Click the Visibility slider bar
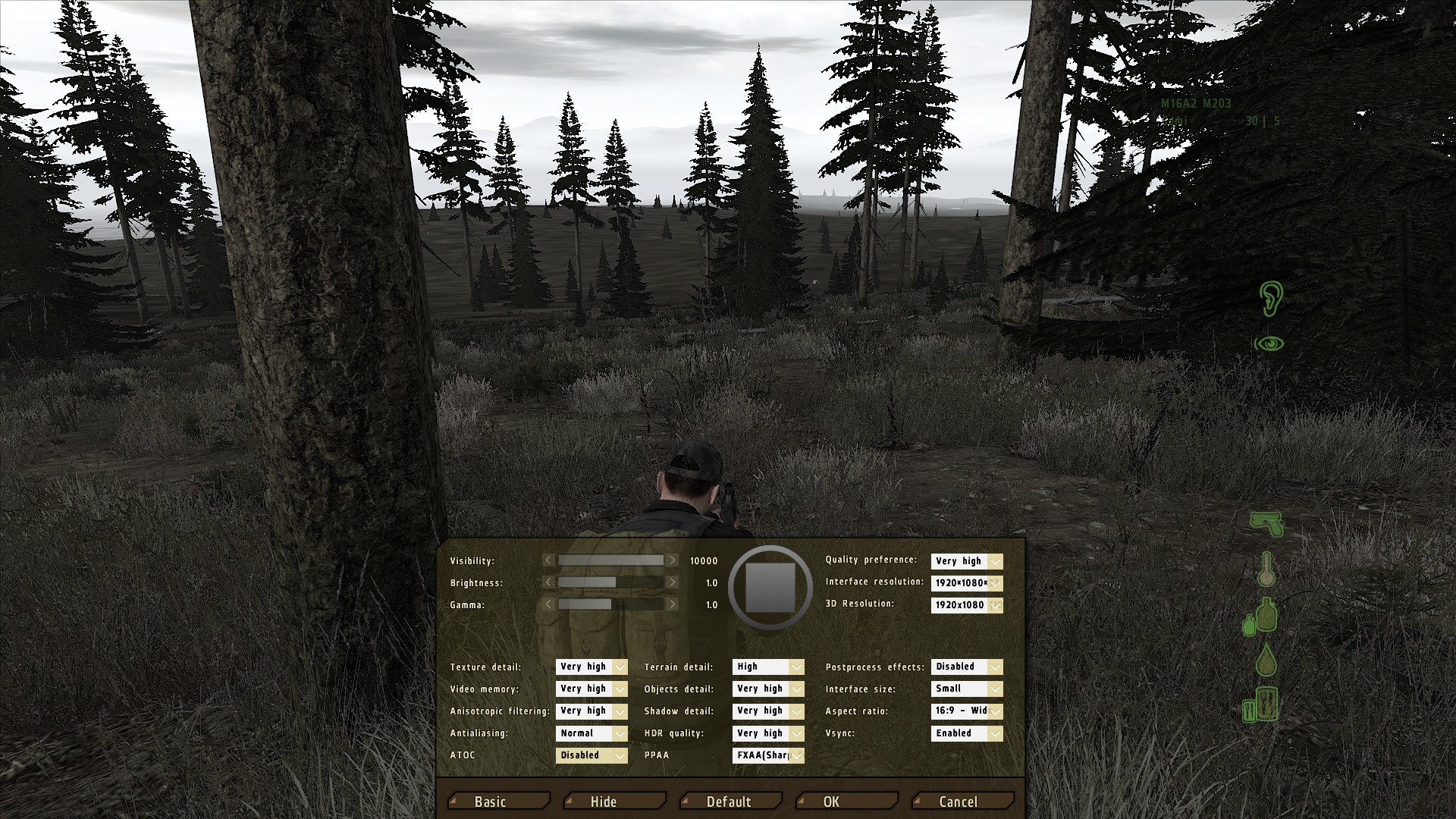Viewport: 1456px width, 819px height. pyautogui.click(x=610, y=560)
